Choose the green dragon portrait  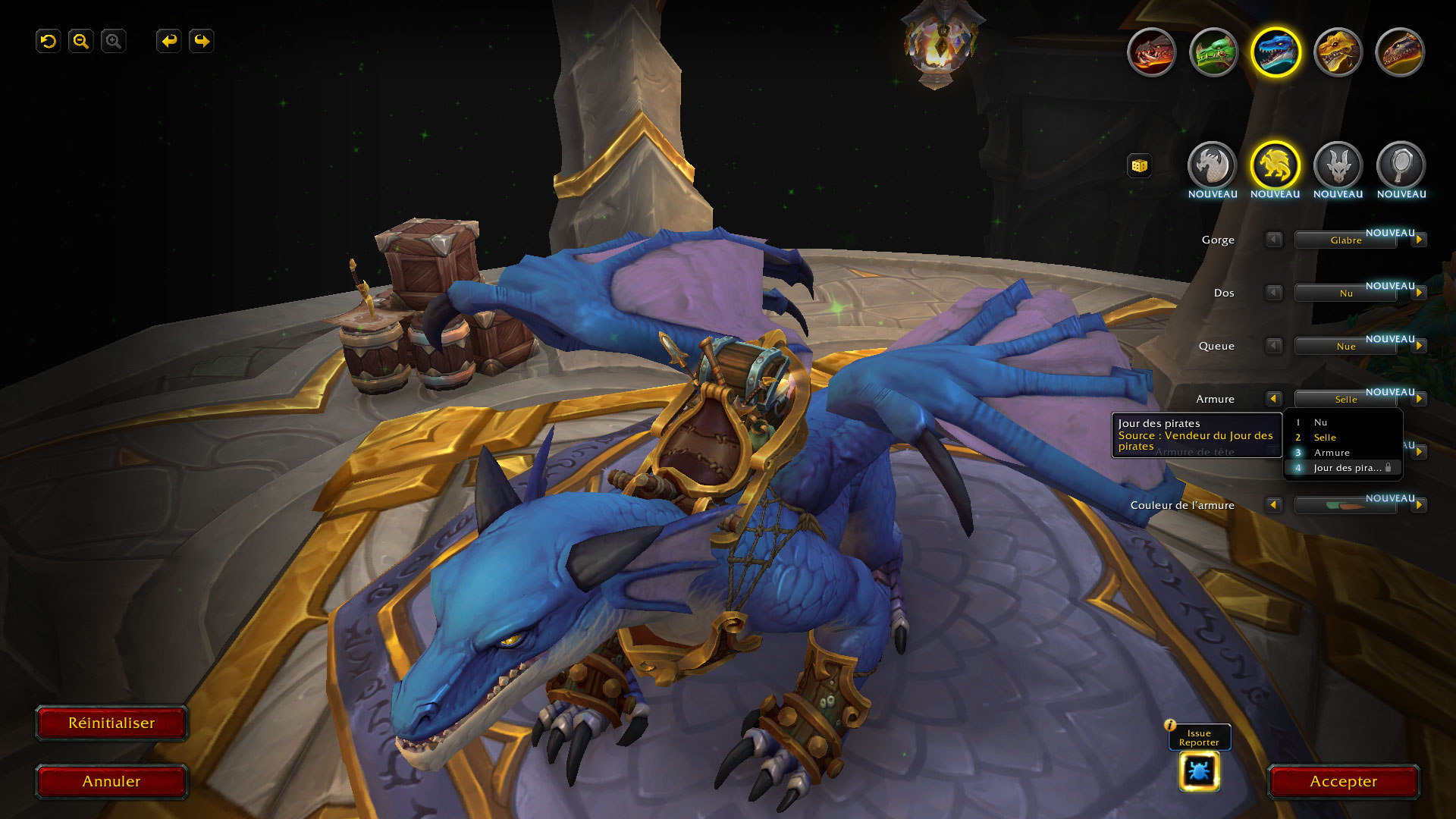(x=1213, y=52)
